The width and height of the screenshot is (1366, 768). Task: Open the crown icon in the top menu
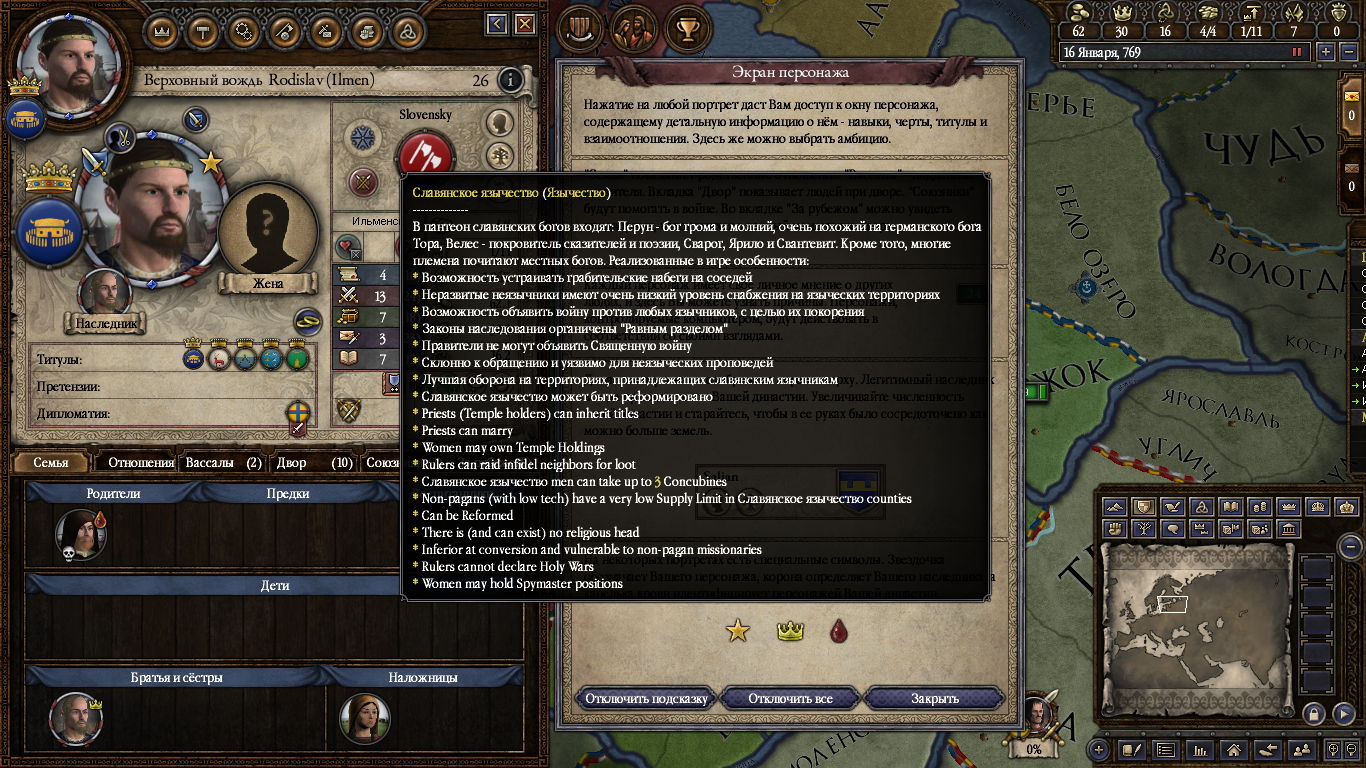point(162,30)
